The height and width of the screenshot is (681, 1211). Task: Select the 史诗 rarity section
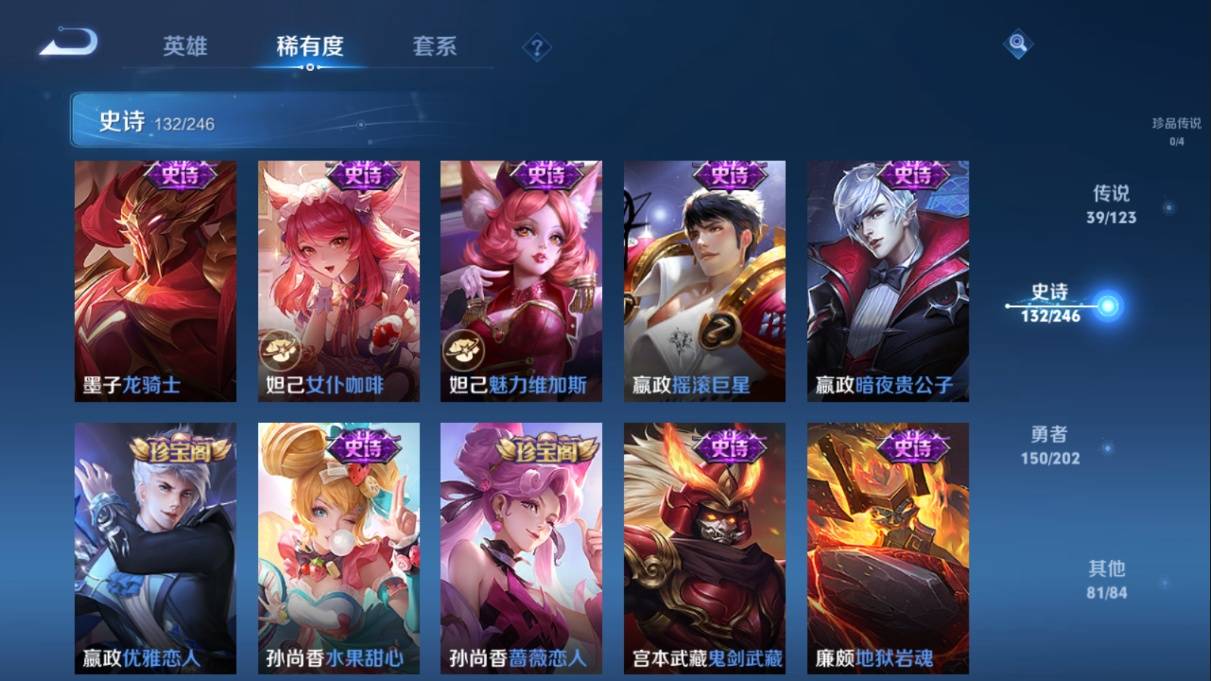click(x=1051, y=302)
